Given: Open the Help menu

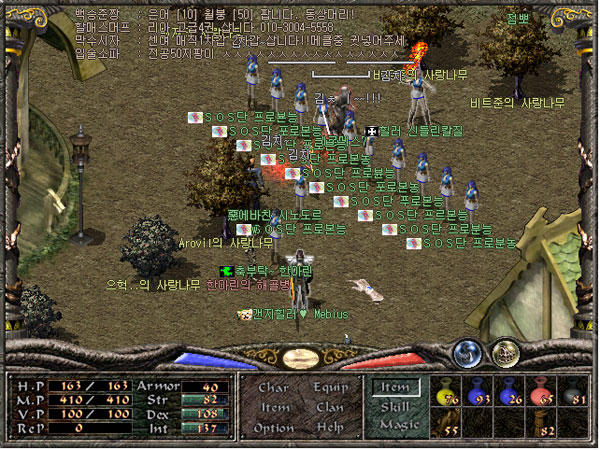Looking at the screenshot, I should 331,428.
